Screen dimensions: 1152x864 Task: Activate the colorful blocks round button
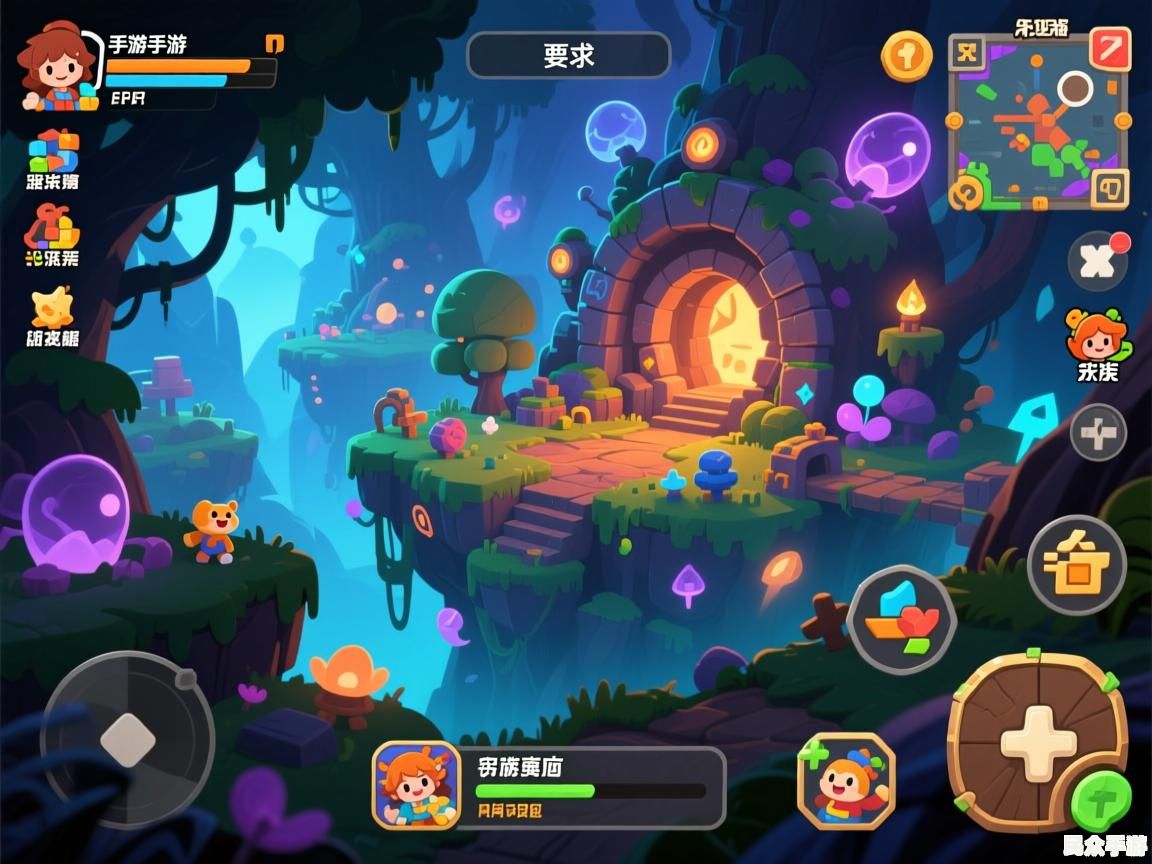(x=901, y=618)
